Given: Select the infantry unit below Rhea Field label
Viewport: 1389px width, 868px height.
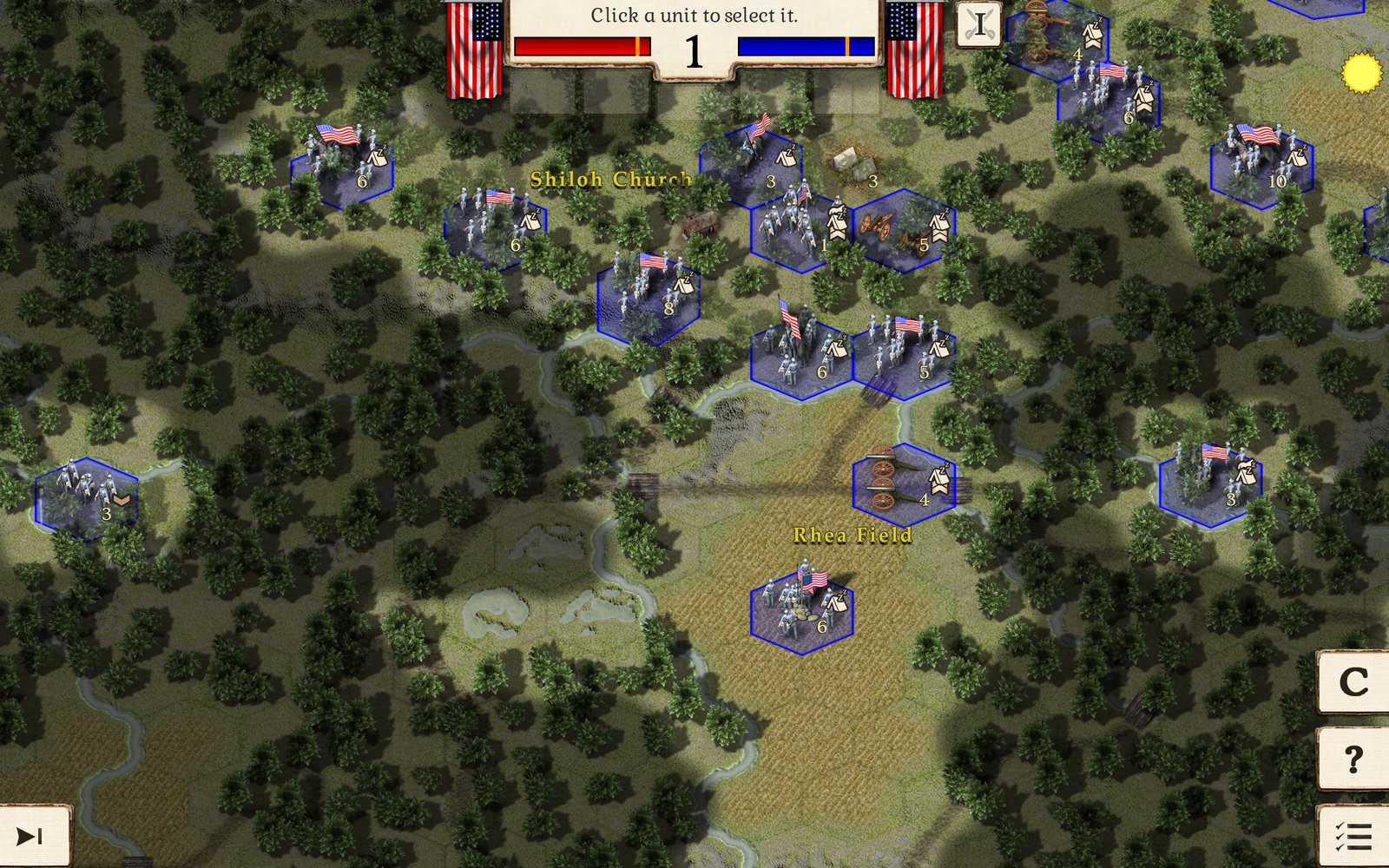Looking at the screenshot, I should click(801, 607).
